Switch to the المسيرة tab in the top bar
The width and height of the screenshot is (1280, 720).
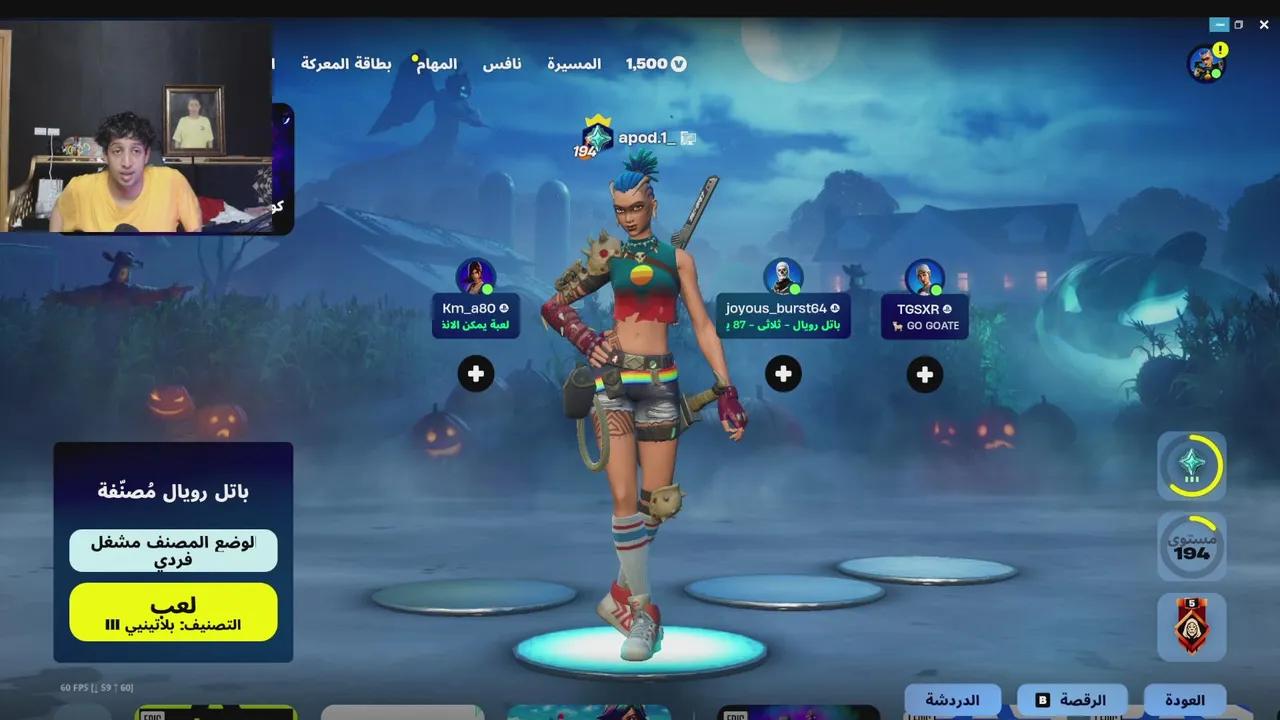[574, 63]
